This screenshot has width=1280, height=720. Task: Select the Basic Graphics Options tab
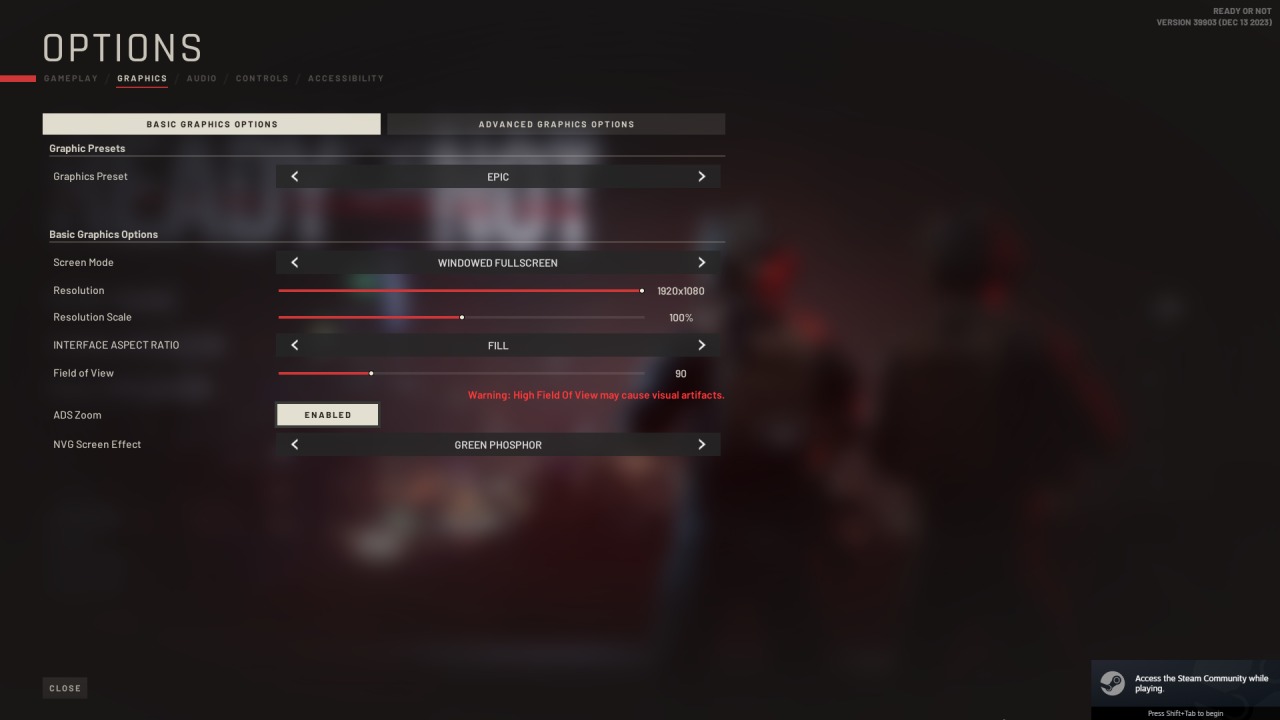tap(211, 123)
